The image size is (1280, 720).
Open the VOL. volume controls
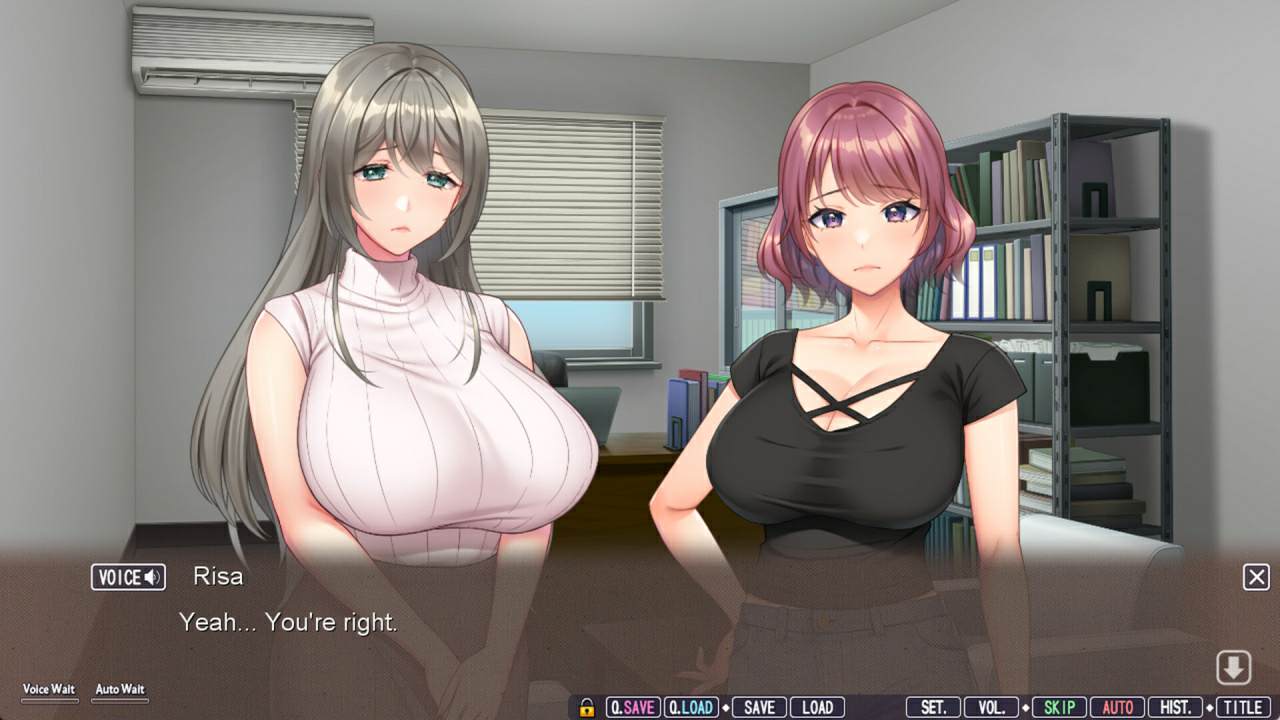[991, 707]
